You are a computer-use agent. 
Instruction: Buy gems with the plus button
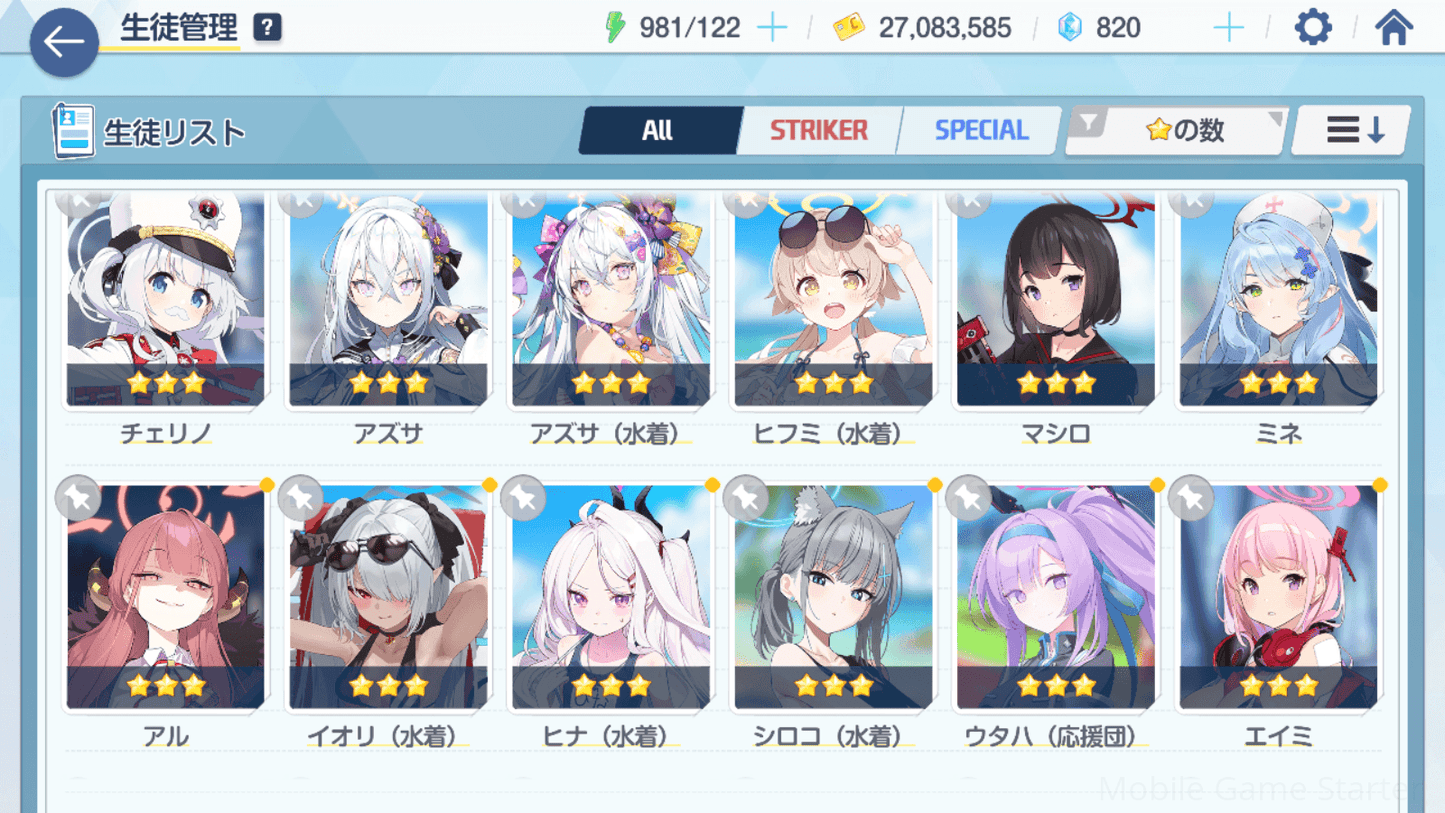tap(1228, 28)
